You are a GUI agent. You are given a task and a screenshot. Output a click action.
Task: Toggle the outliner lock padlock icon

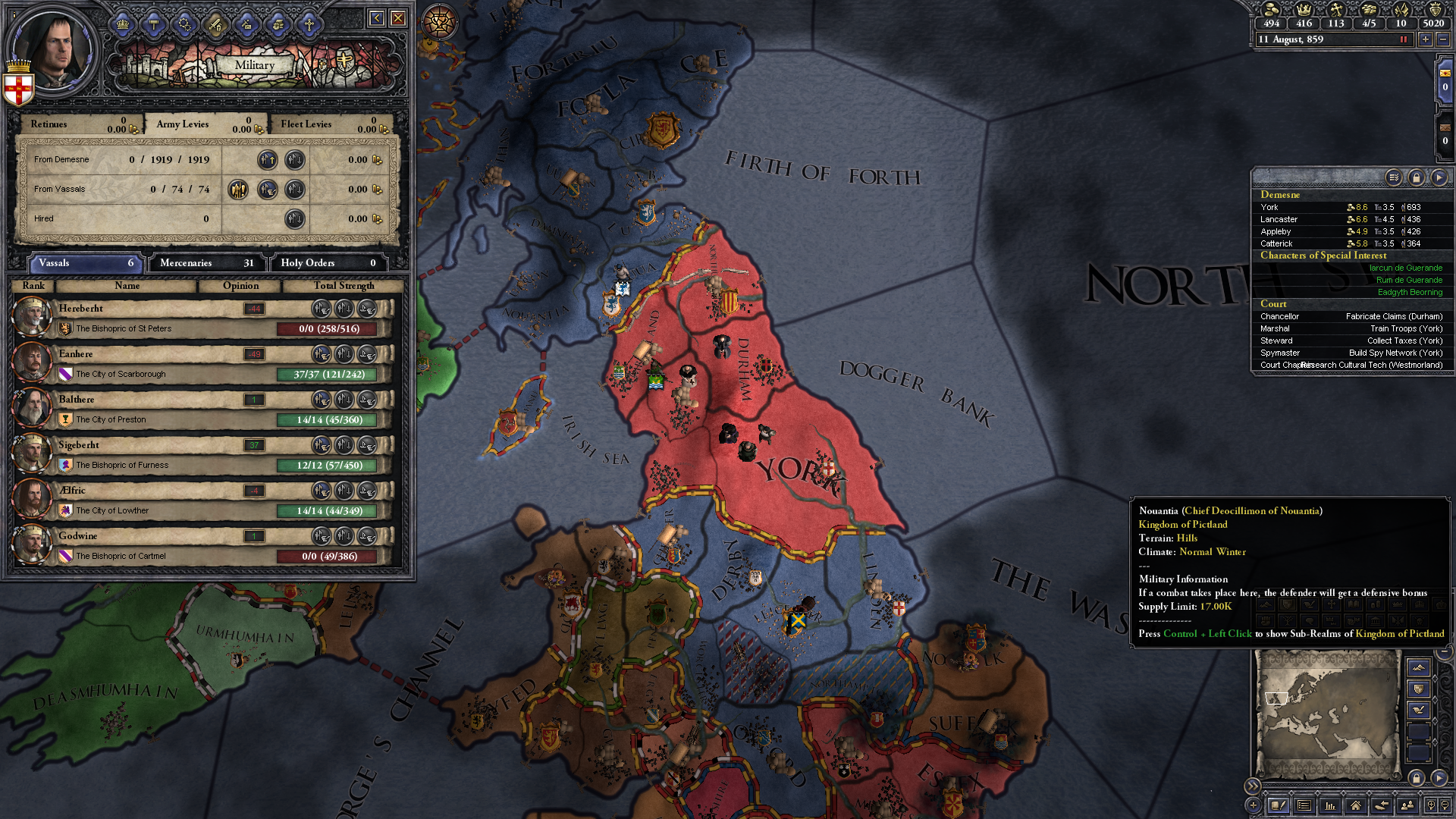coord(1417,178)
